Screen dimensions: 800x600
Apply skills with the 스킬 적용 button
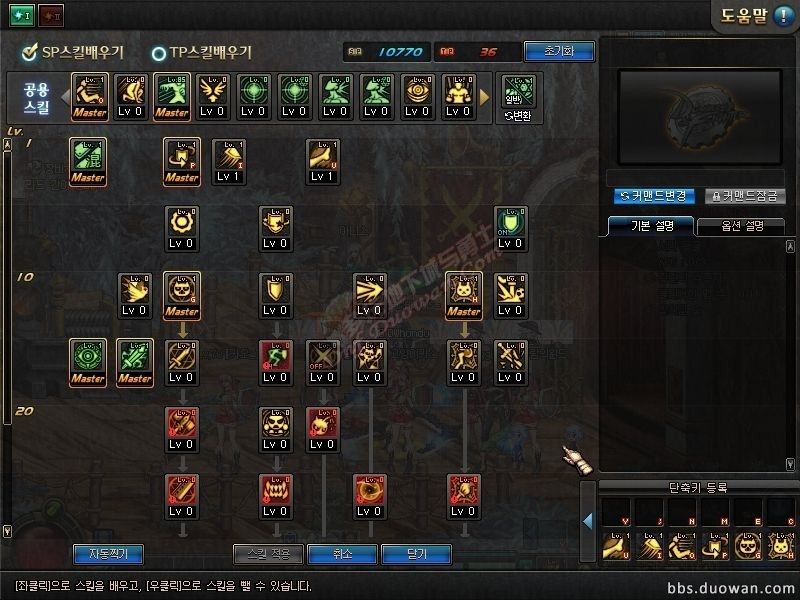click(x=267, y=553)
